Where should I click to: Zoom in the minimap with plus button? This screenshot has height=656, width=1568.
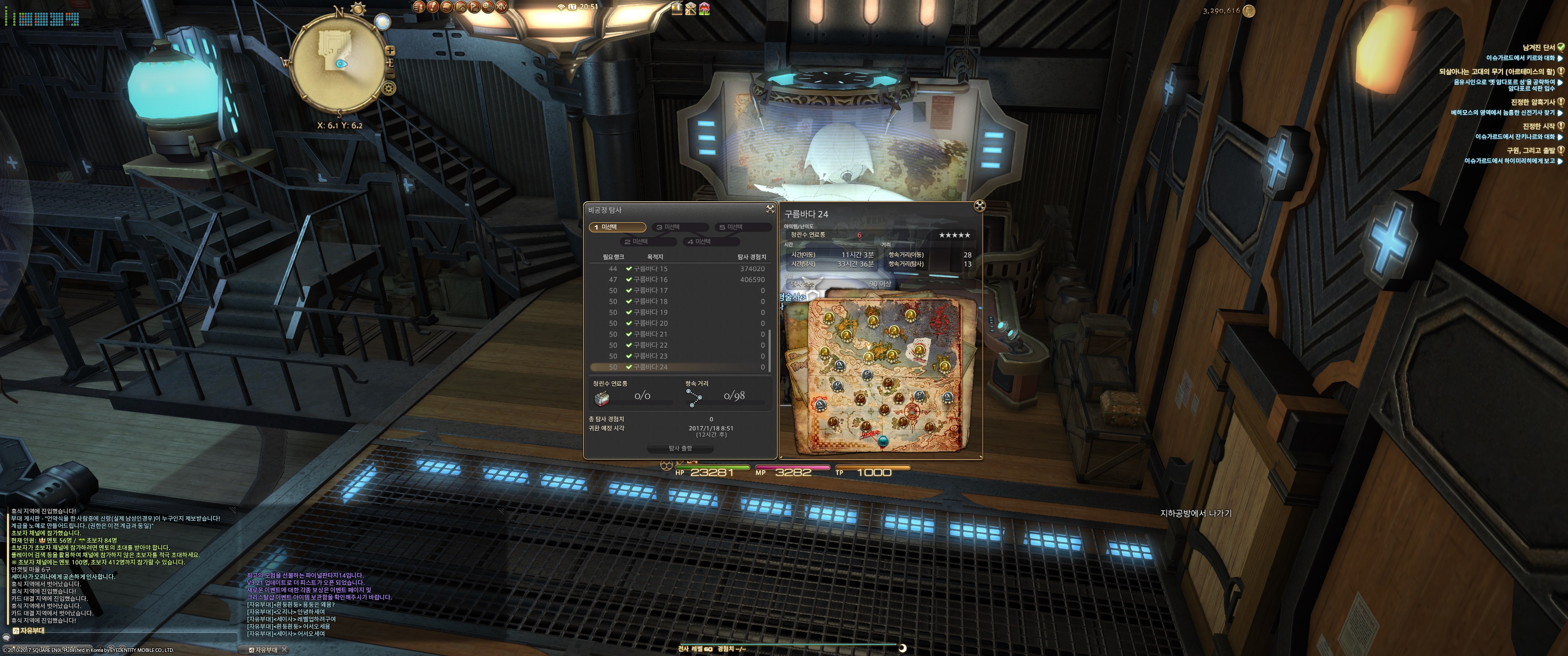point(390,51)
